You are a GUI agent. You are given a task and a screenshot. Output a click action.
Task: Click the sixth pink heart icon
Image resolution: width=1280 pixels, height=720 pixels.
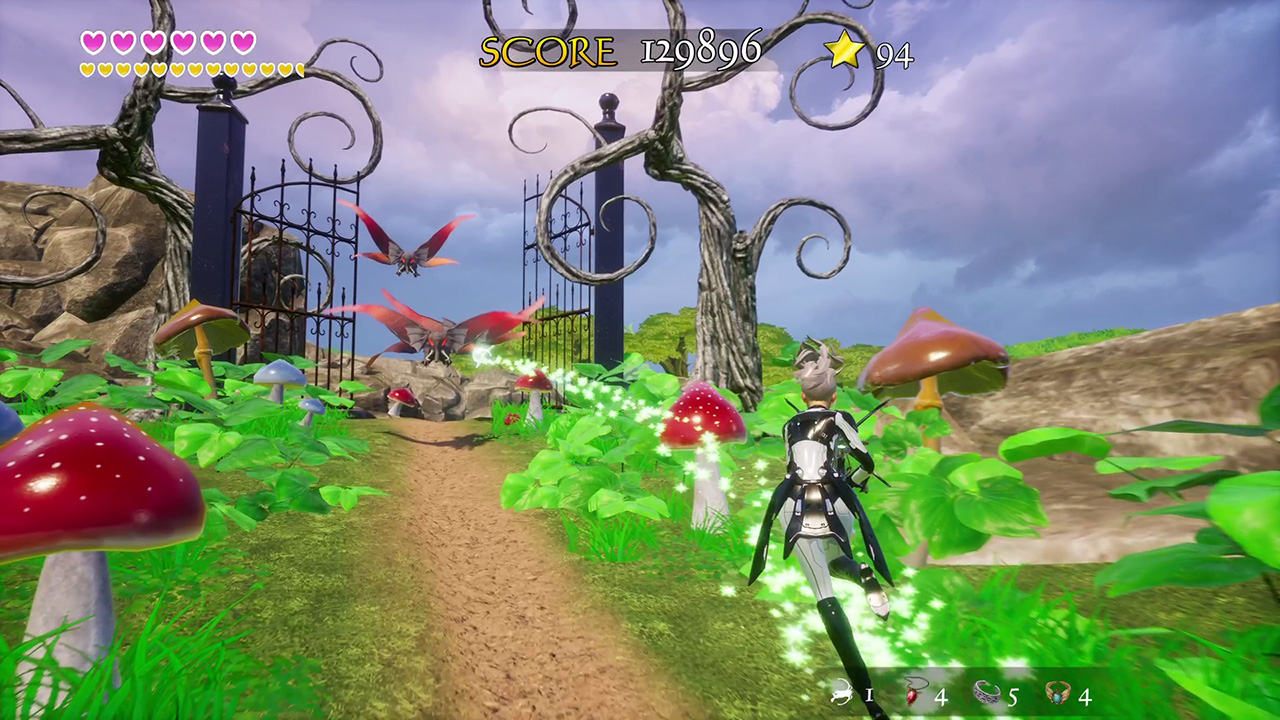[x=241, y=42]
